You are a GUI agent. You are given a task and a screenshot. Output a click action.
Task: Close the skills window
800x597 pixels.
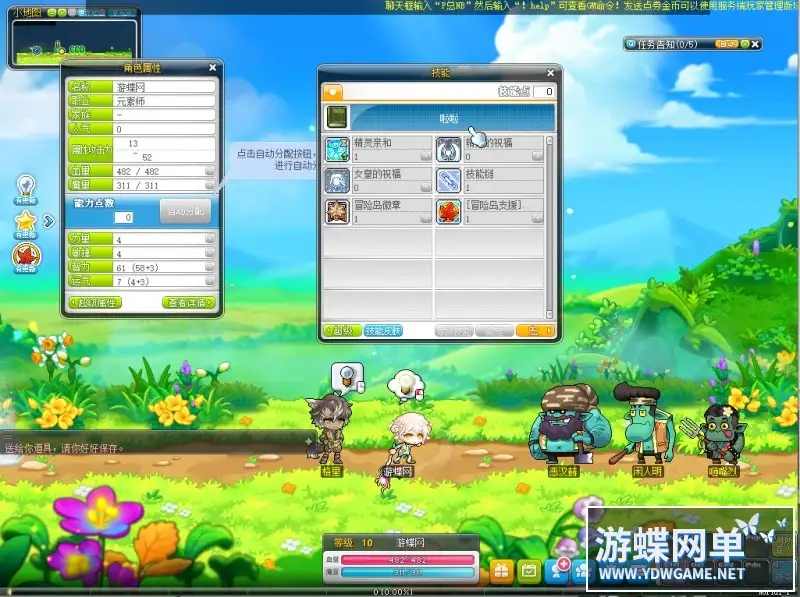[550, 73]
